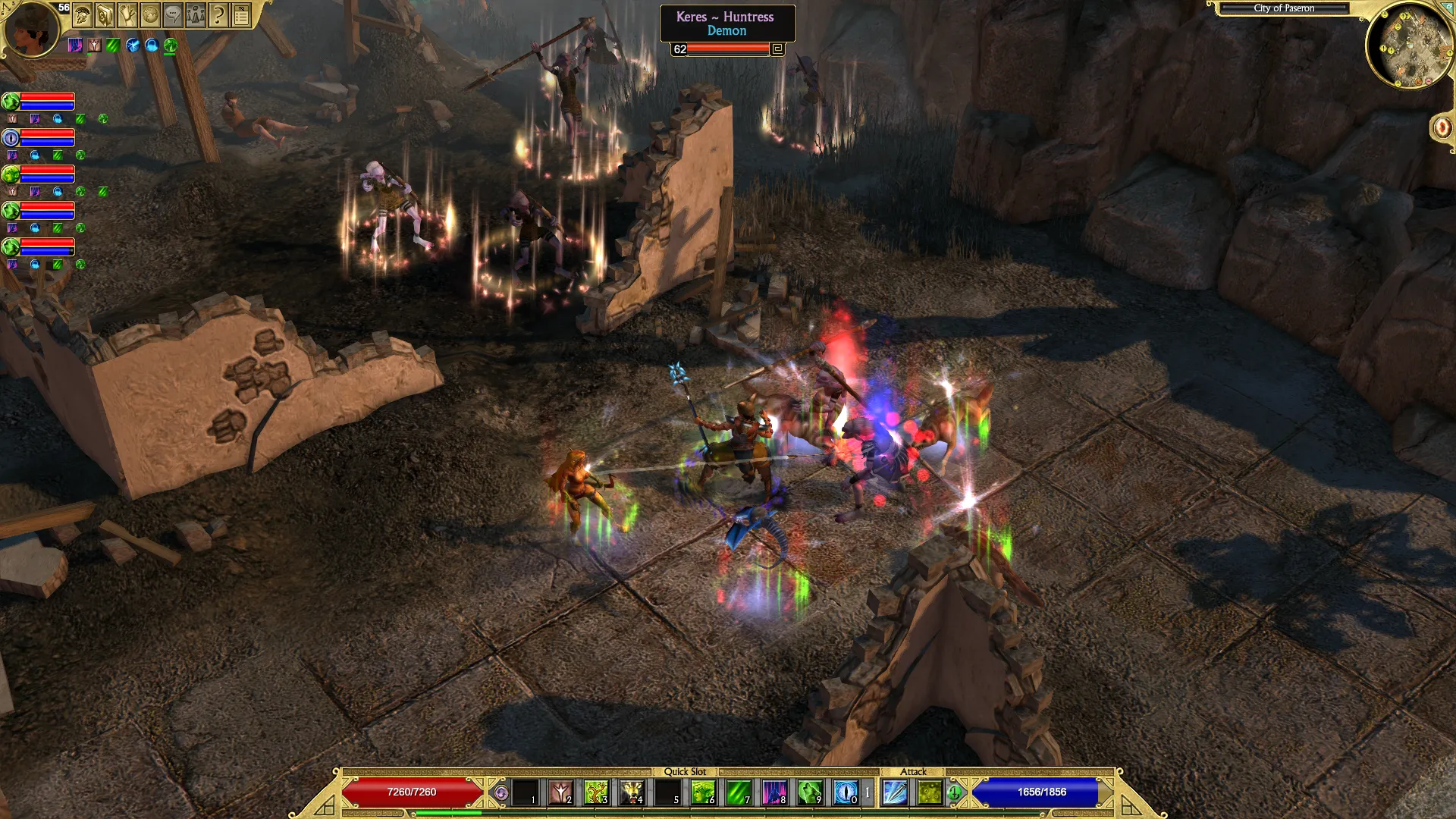Trigger the purple skill in slot 8

click(774, 792)
